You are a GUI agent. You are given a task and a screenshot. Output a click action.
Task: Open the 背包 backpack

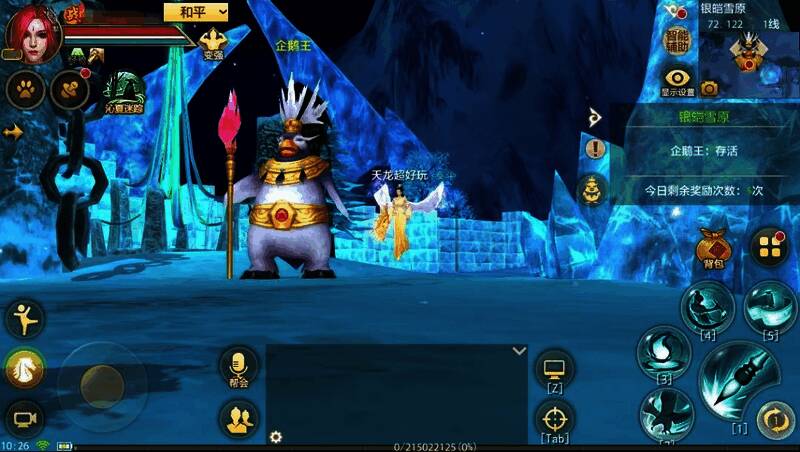click(712, 248)
